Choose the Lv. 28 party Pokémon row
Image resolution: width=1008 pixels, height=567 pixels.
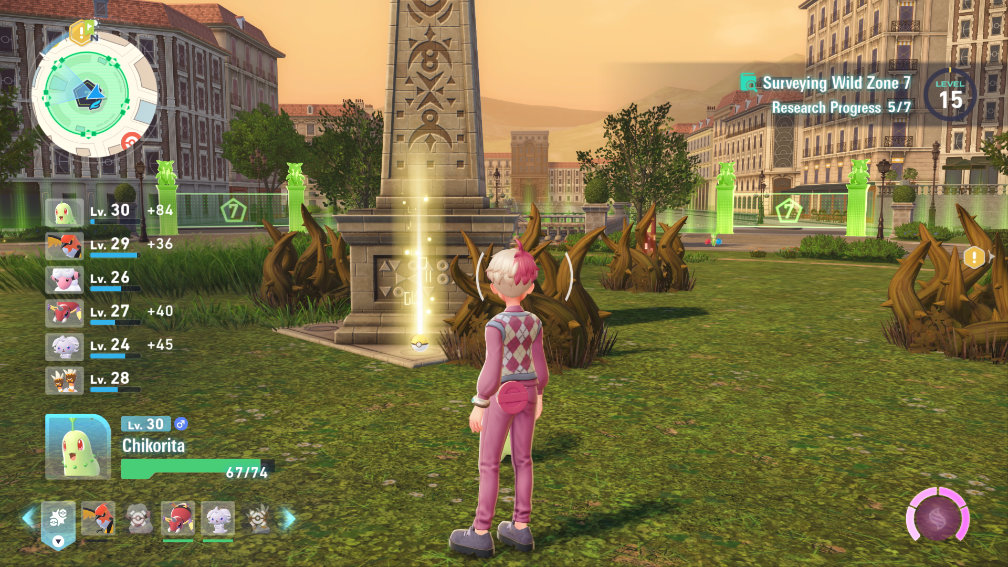[92, 380]
